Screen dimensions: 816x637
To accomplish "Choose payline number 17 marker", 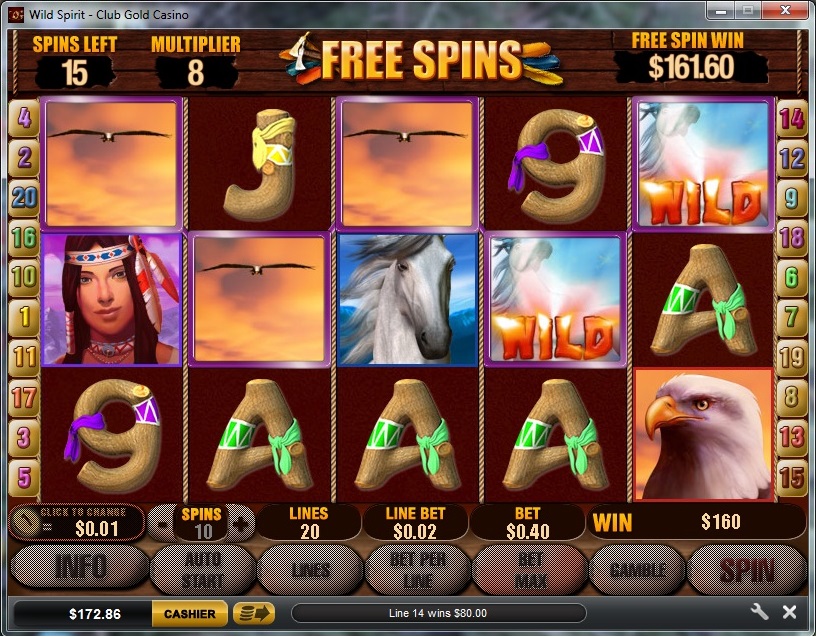I will tap(24, 396).
